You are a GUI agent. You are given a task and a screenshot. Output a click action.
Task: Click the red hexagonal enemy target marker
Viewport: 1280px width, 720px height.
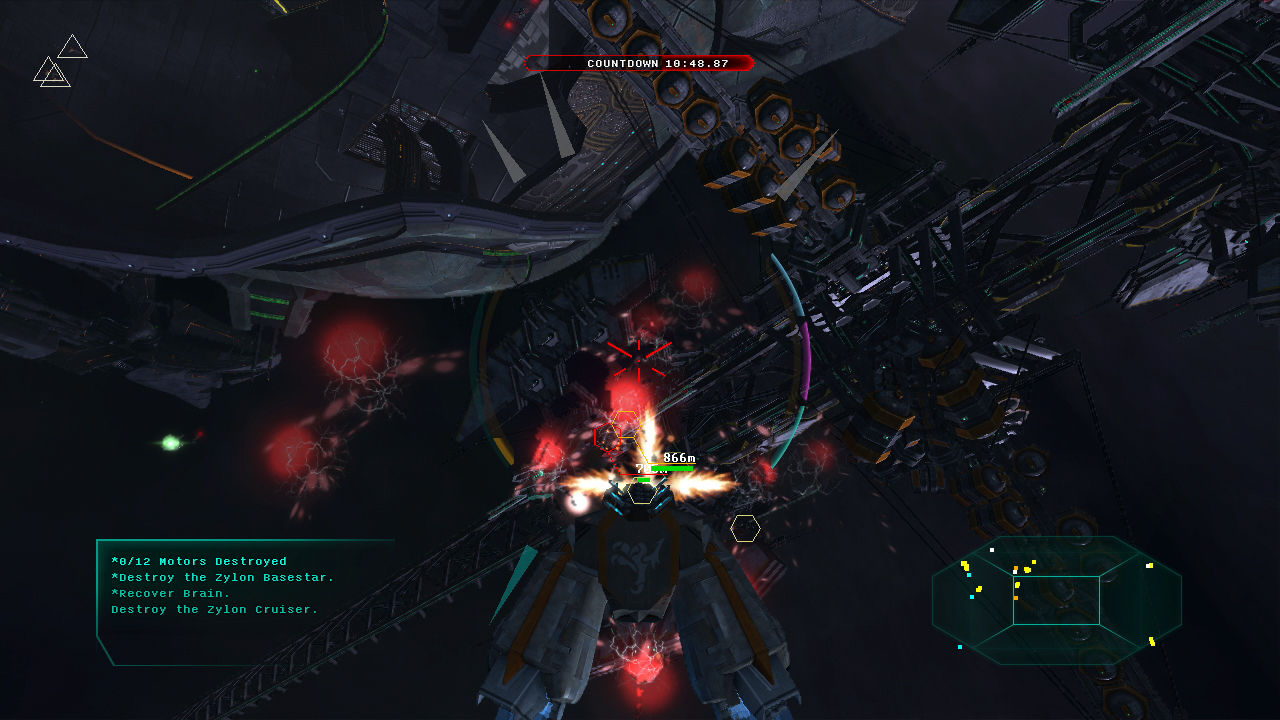point(607,436)
